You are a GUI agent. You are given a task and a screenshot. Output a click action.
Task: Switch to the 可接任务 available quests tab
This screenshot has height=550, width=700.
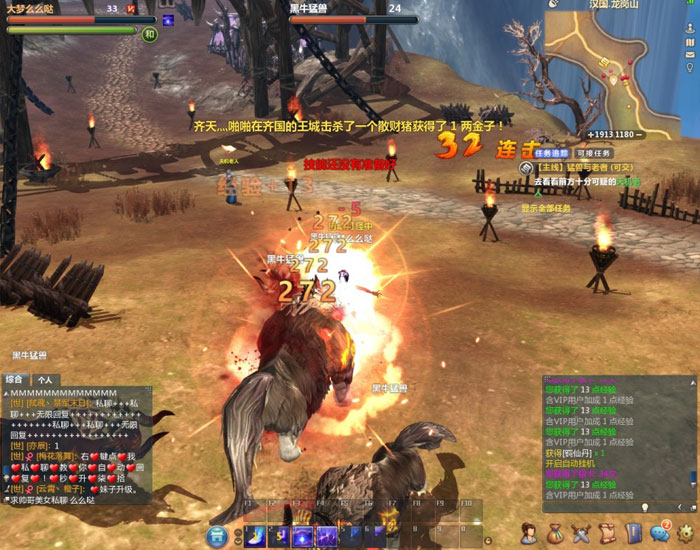coord(593,153)
